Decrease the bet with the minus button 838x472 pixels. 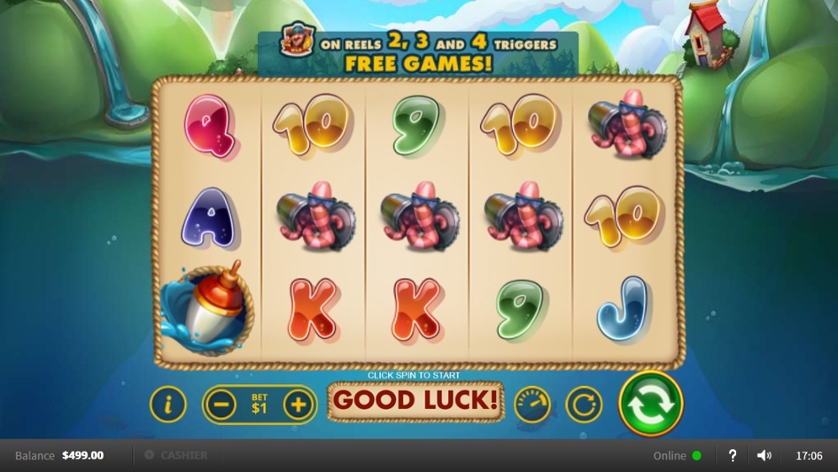point(222,404)
